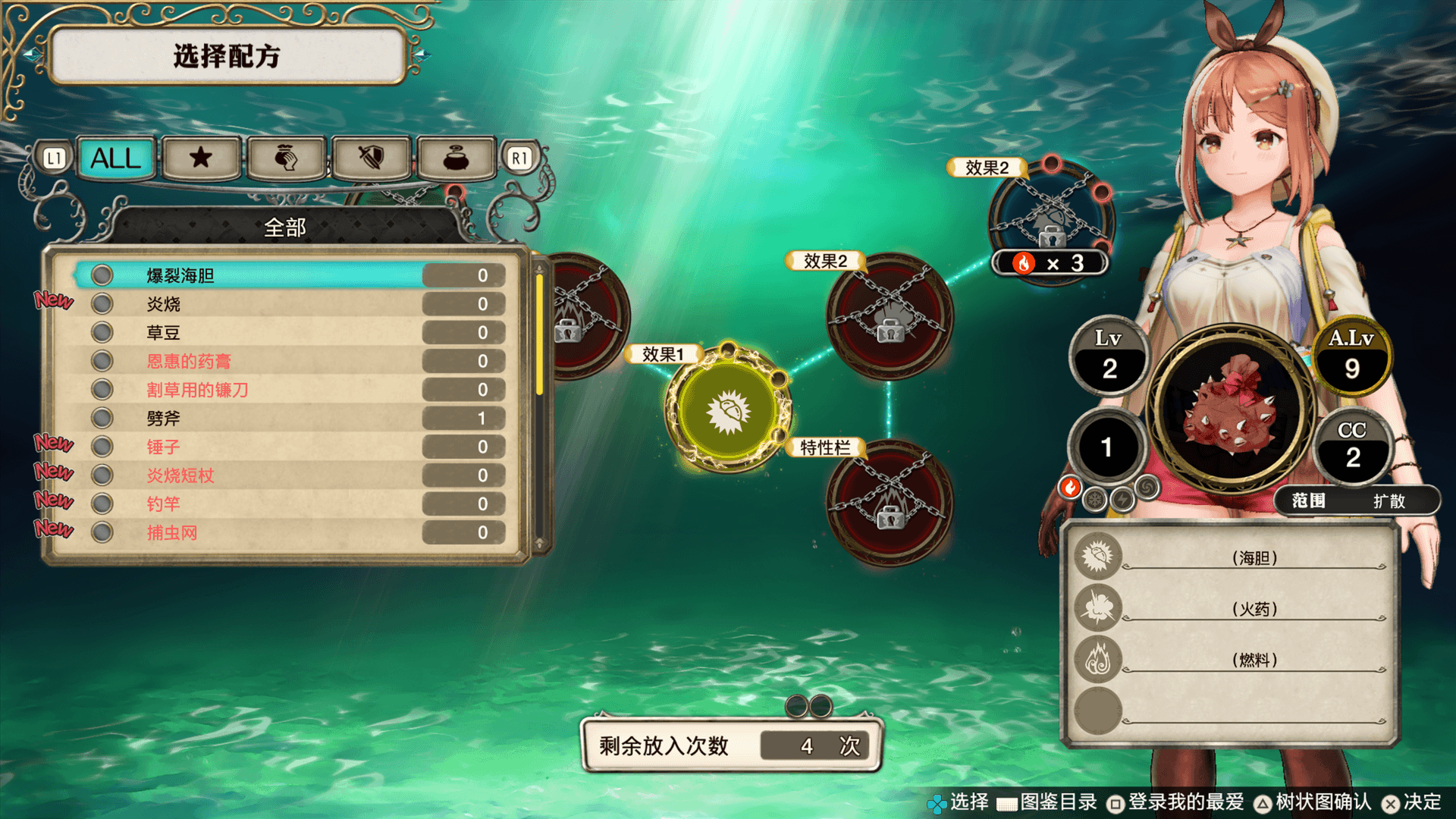This screenshot has height=819, width=1456.
Task: Select the 捕虫网 recipe
Action: pos(288,532)
